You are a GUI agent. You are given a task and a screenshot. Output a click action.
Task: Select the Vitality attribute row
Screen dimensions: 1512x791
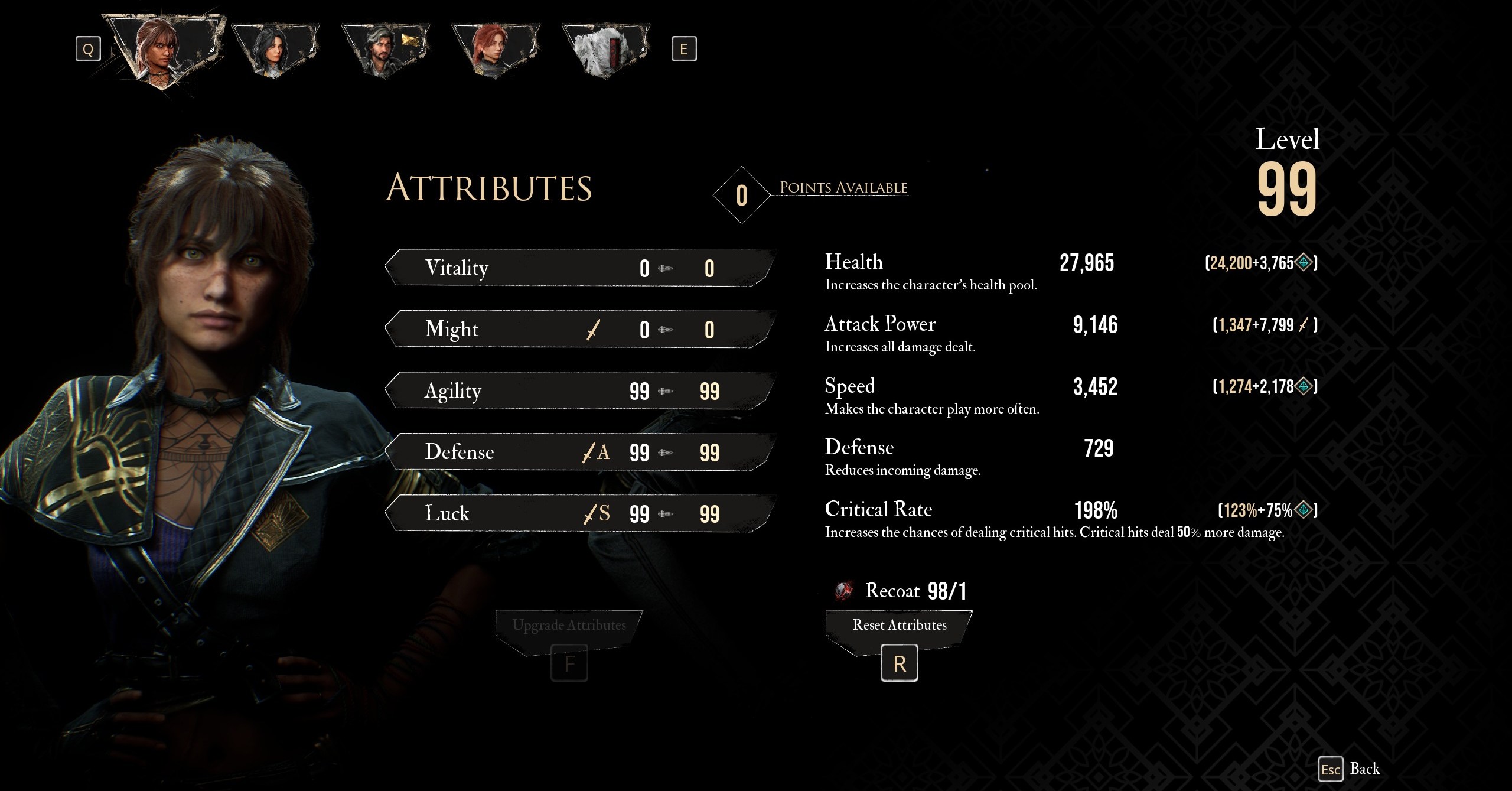tap(579, 268)
